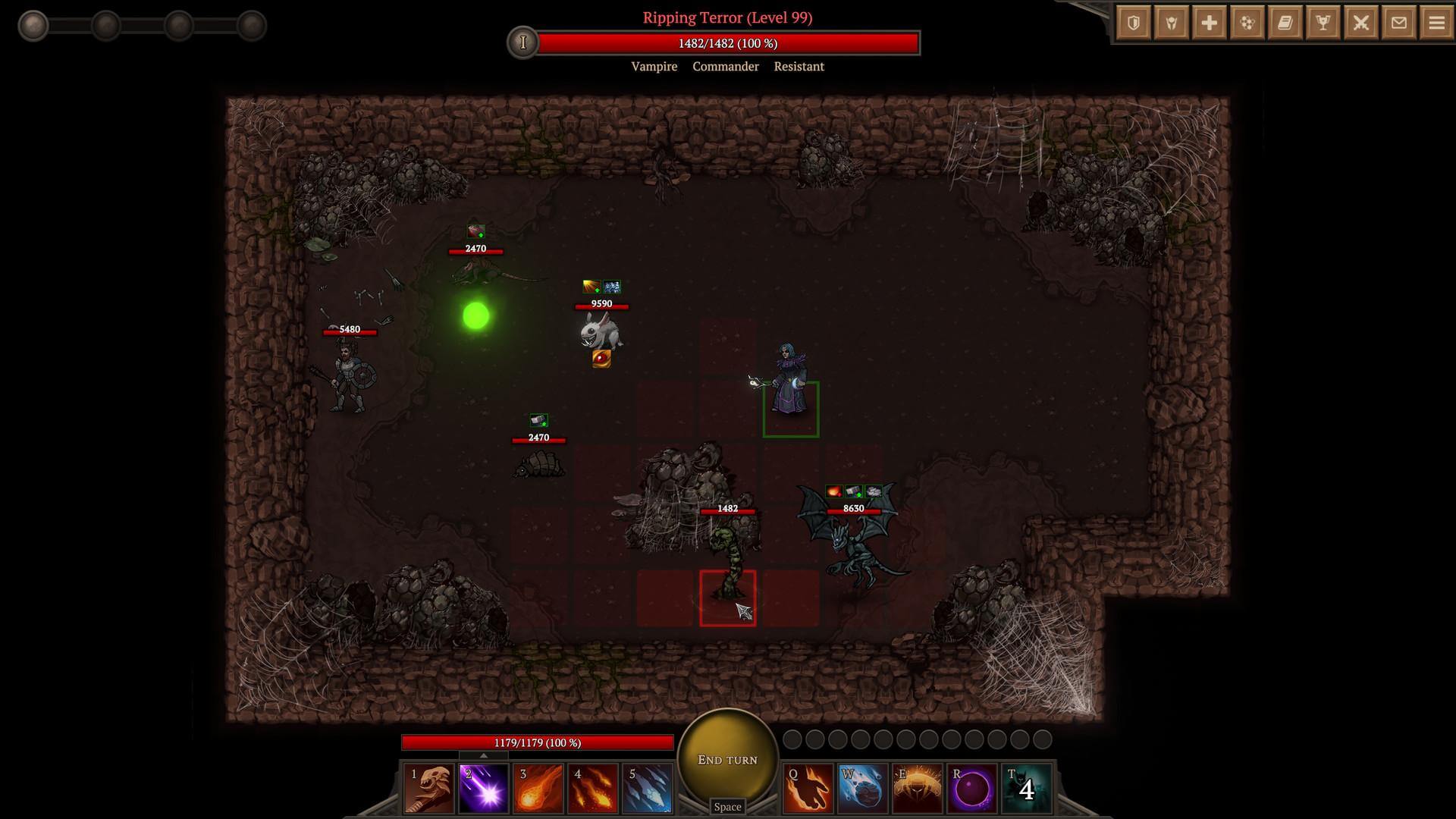This screenshot has height=819, width=1456.
Task: Open the crossed swords menu
Action: (1361, 24)
